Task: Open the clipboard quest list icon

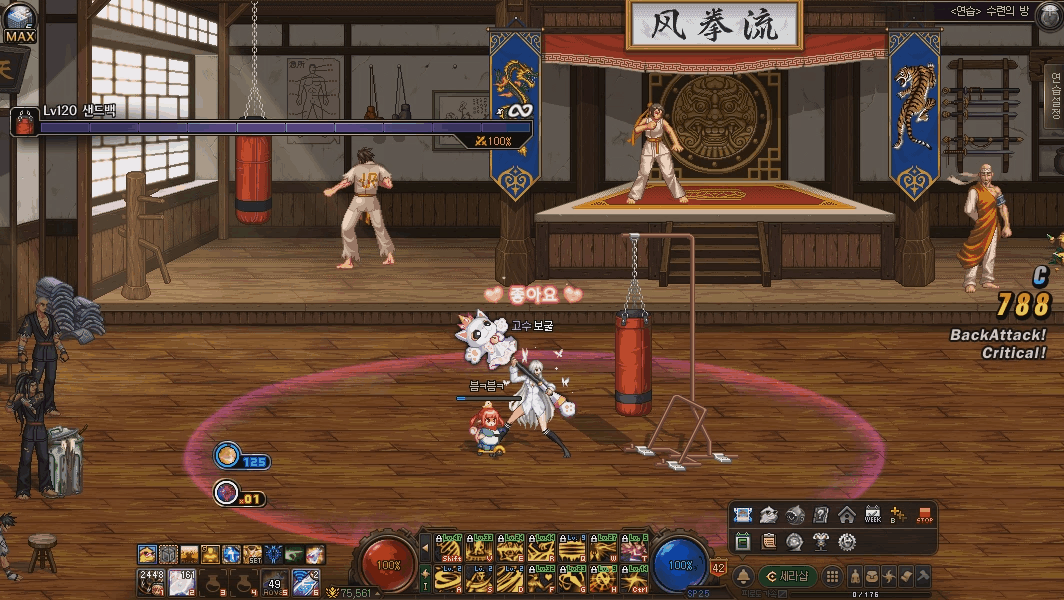Action: pos(768,542)
